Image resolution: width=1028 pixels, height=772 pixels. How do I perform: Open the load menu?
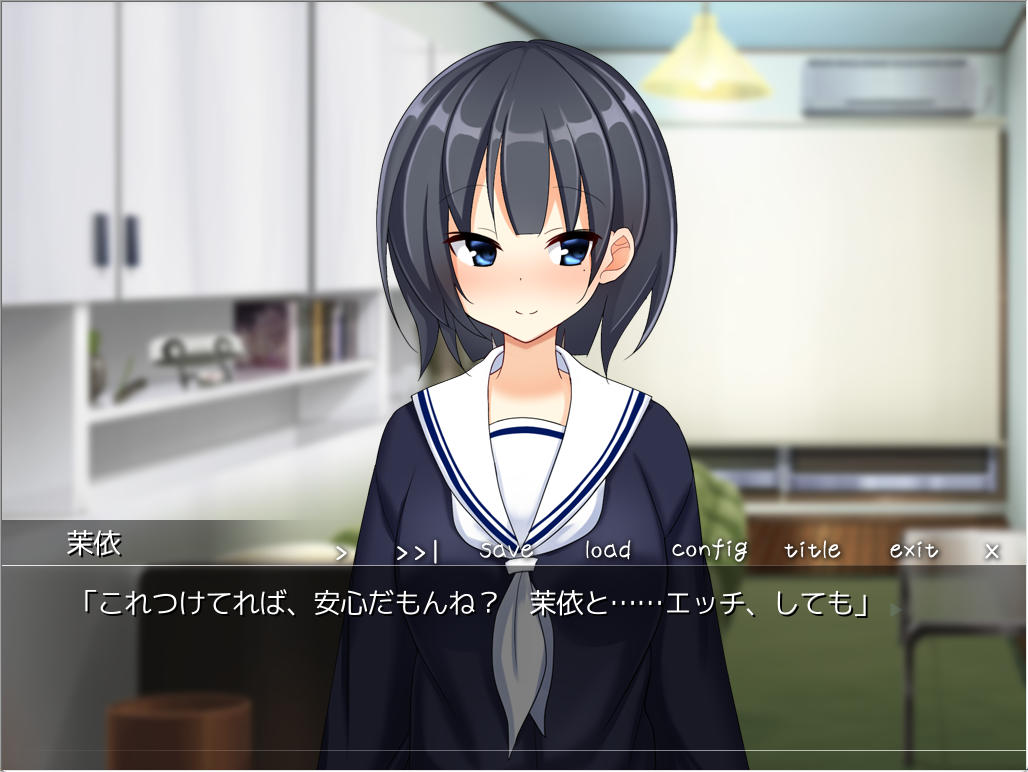(x=608, y=550)
